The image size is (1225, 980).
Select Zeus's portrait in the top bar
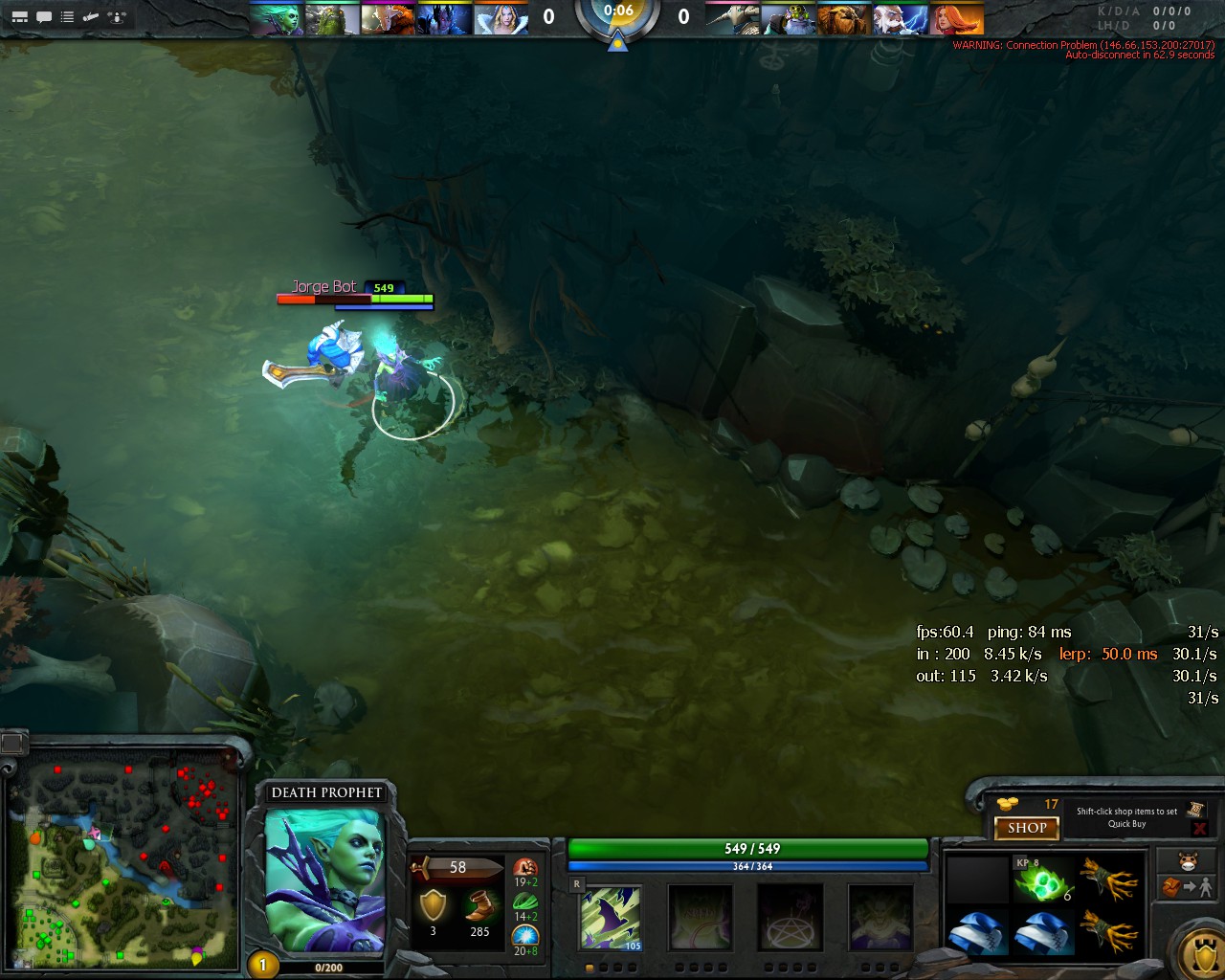pos(901,19)
